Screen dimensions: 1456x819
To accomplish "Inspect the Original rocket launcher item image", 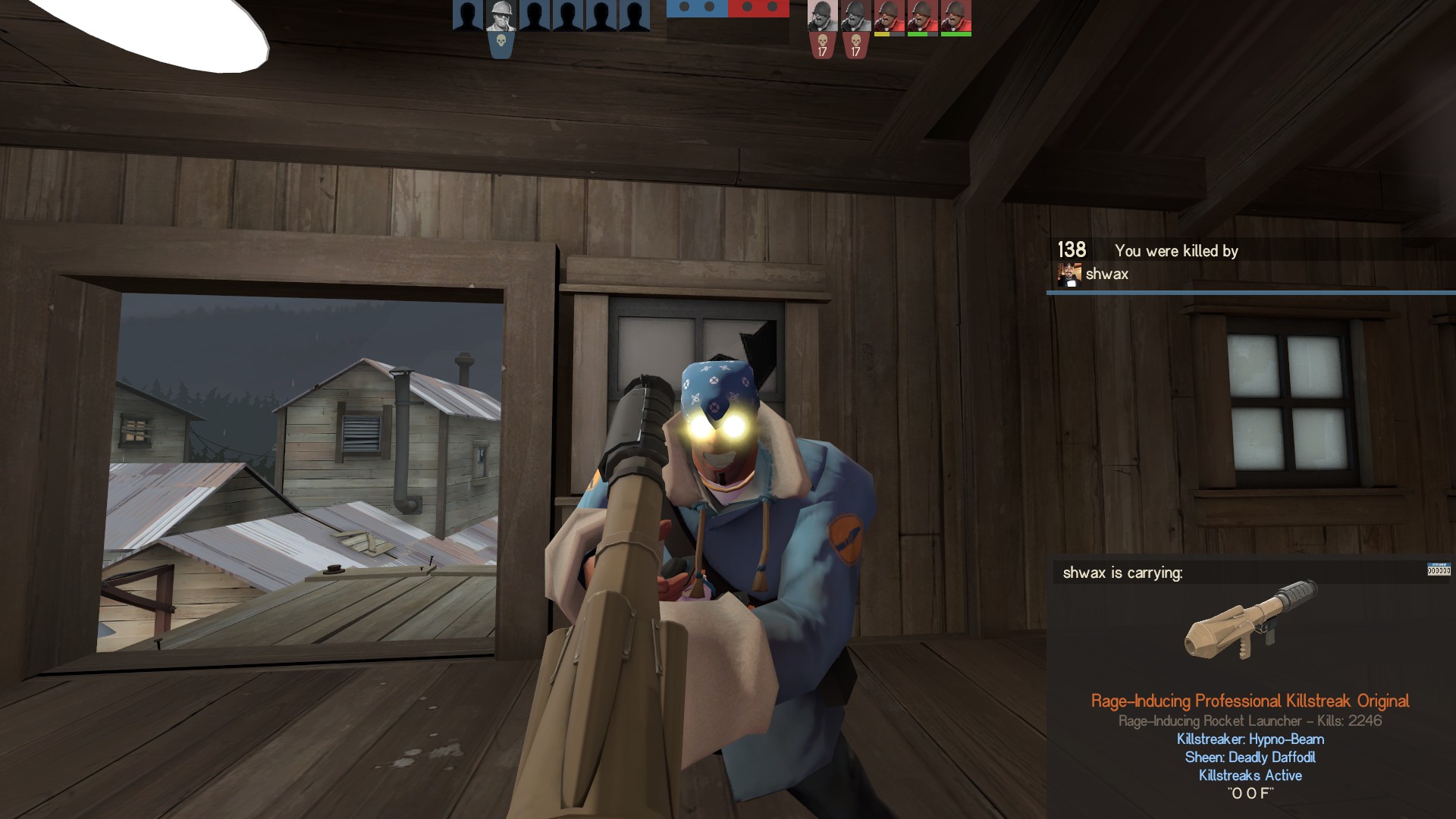I will [x=1251, y=620].
